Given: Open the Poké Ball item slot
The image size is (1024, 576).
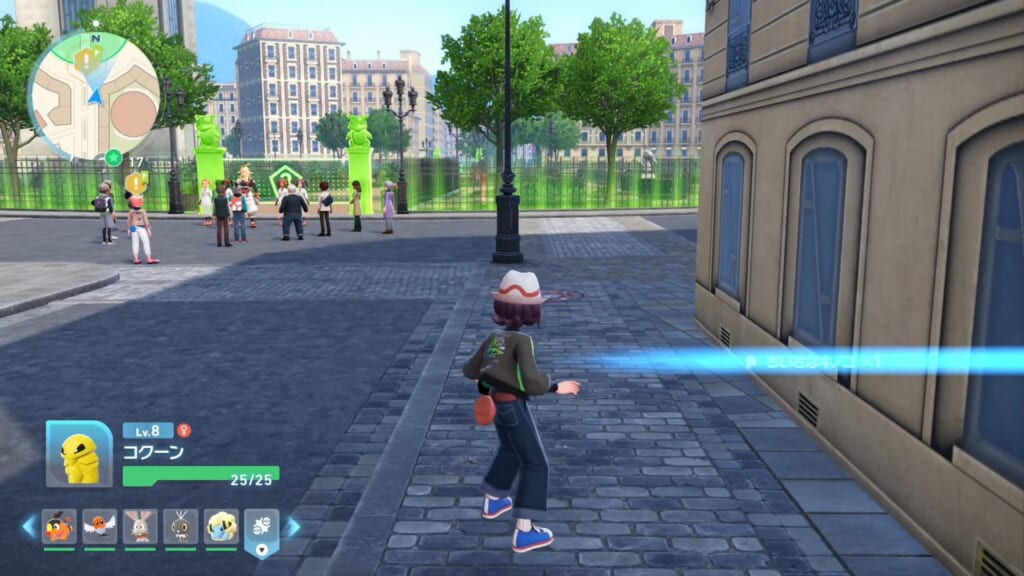Looking at the screenshot, I should 261,529.
